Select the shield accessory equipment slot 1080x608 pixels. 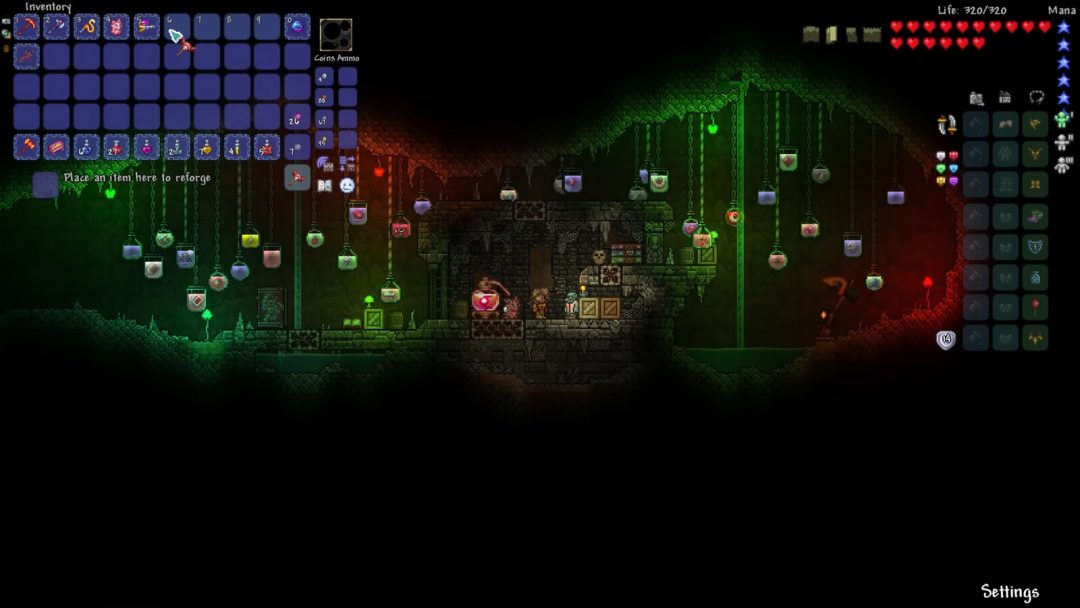[x=1035, y=245]
